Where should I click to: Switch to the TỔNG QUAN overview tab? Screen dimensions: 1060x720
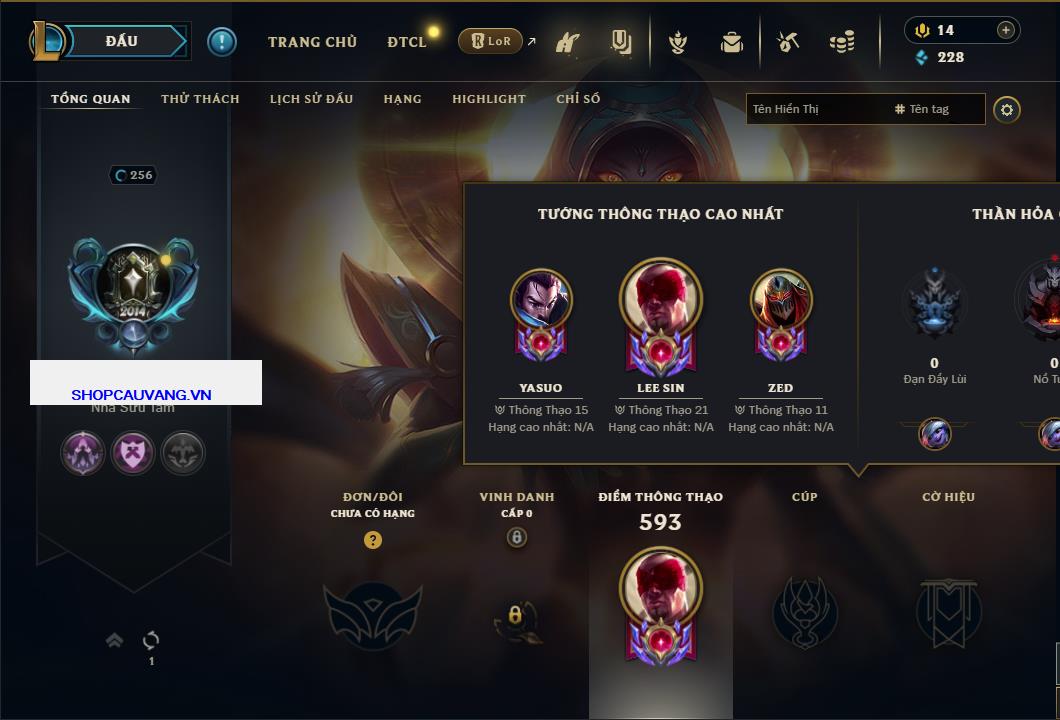(91, 99)
